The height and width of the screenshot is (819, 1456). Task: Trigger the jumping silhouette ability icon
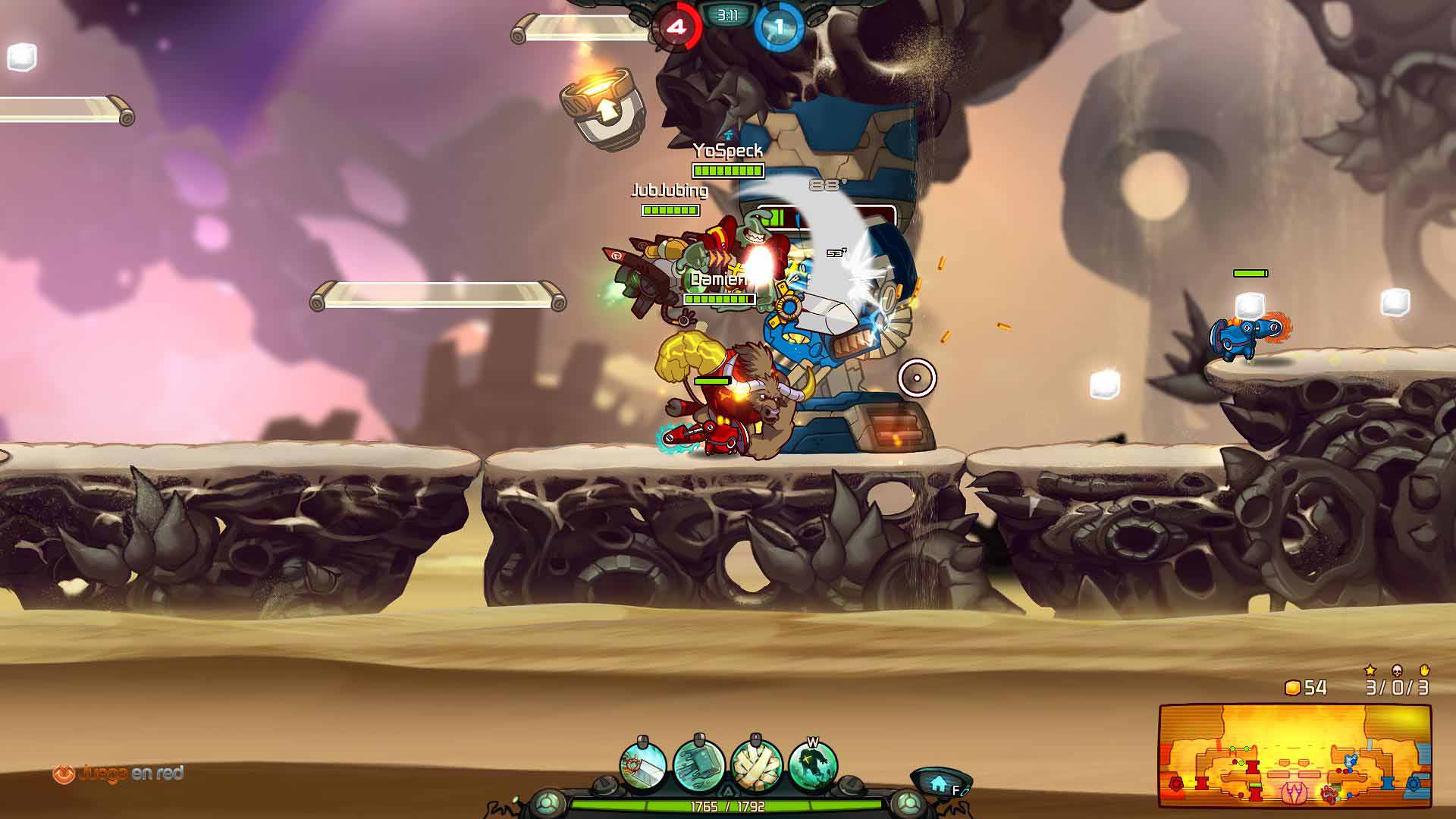click(x=812, y=766)
